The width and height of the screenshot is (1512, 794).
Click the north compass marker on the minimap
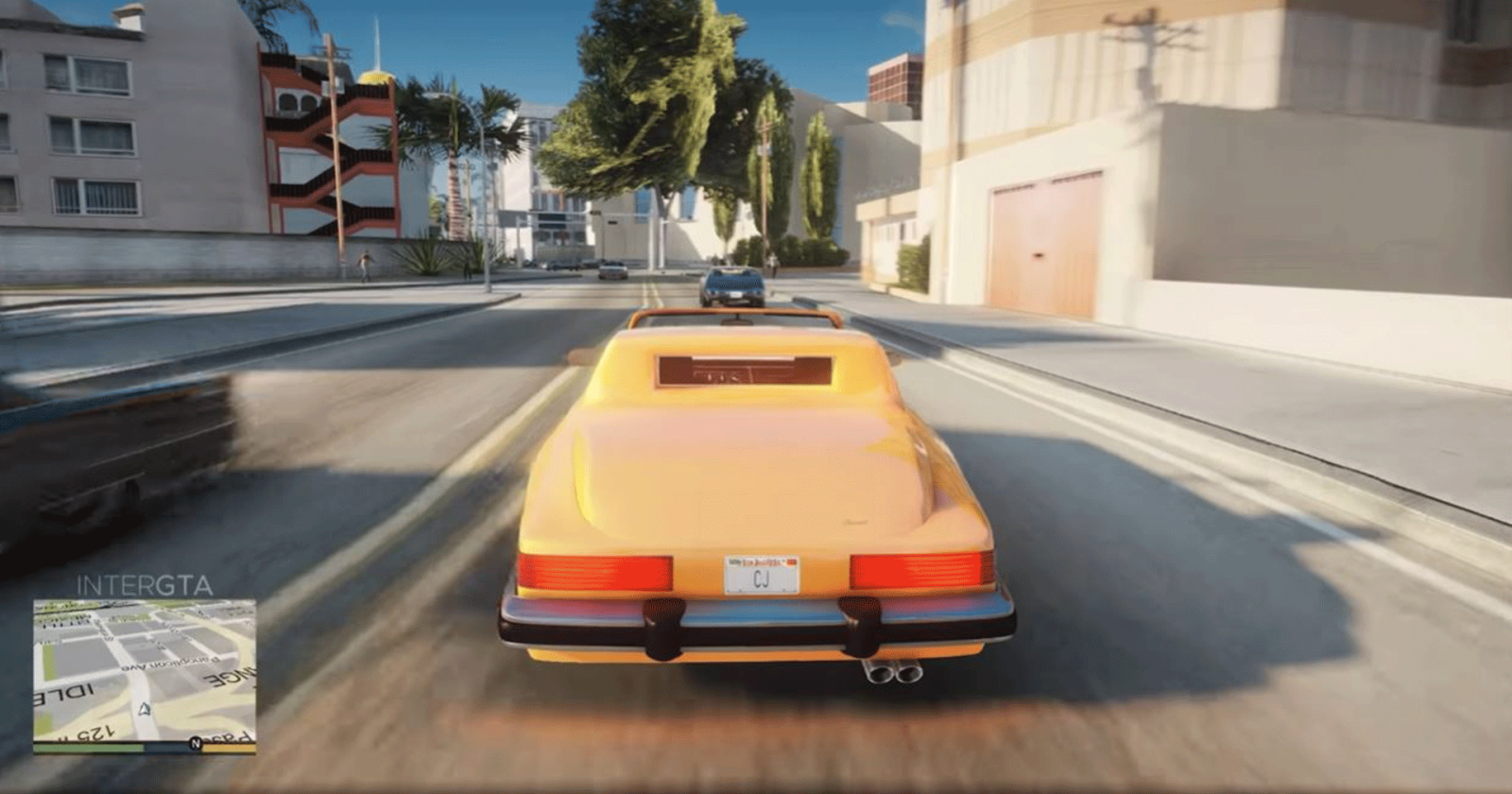pos(196,742)
